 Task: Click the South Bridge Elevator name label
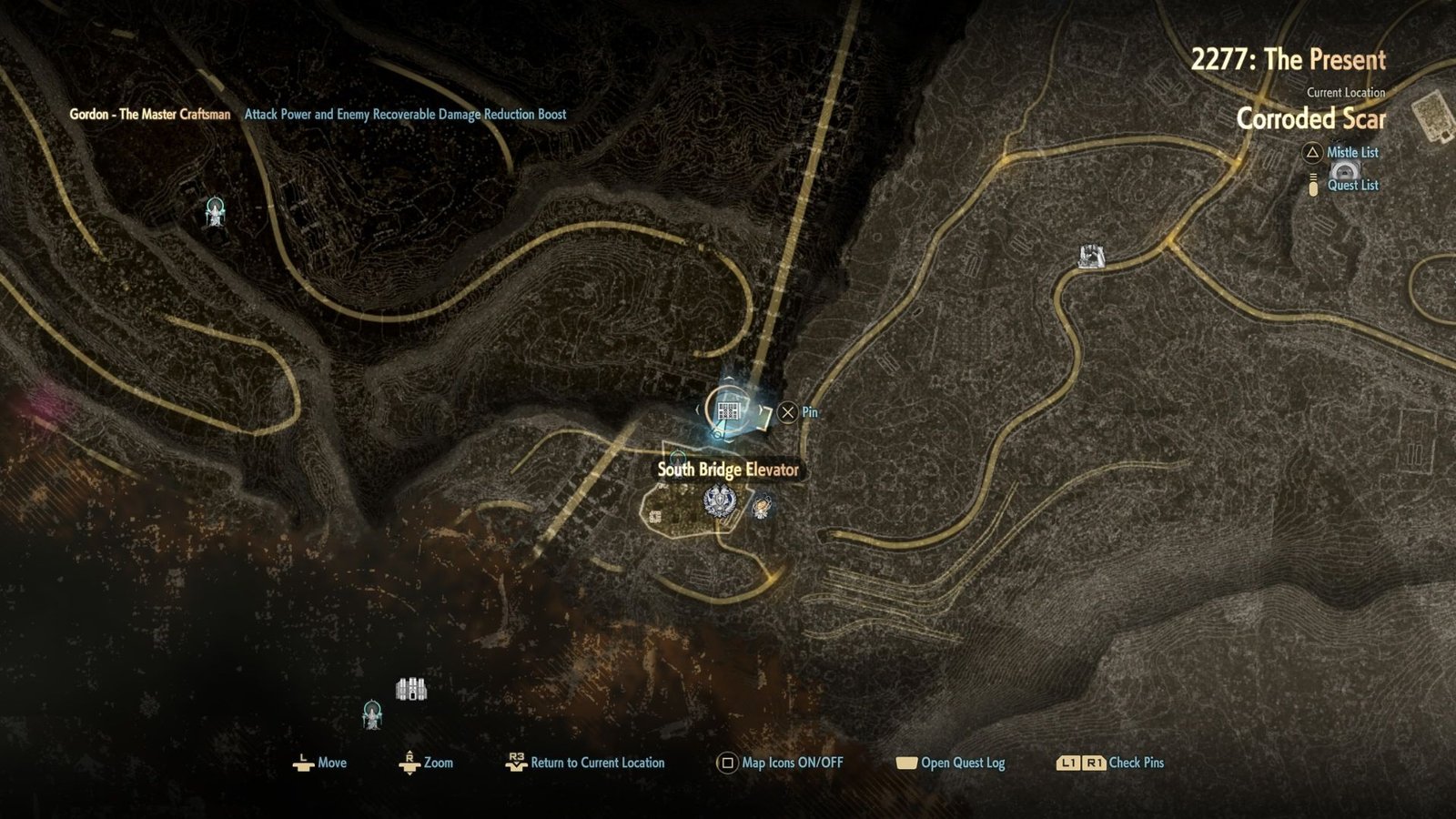click(728, 471)
